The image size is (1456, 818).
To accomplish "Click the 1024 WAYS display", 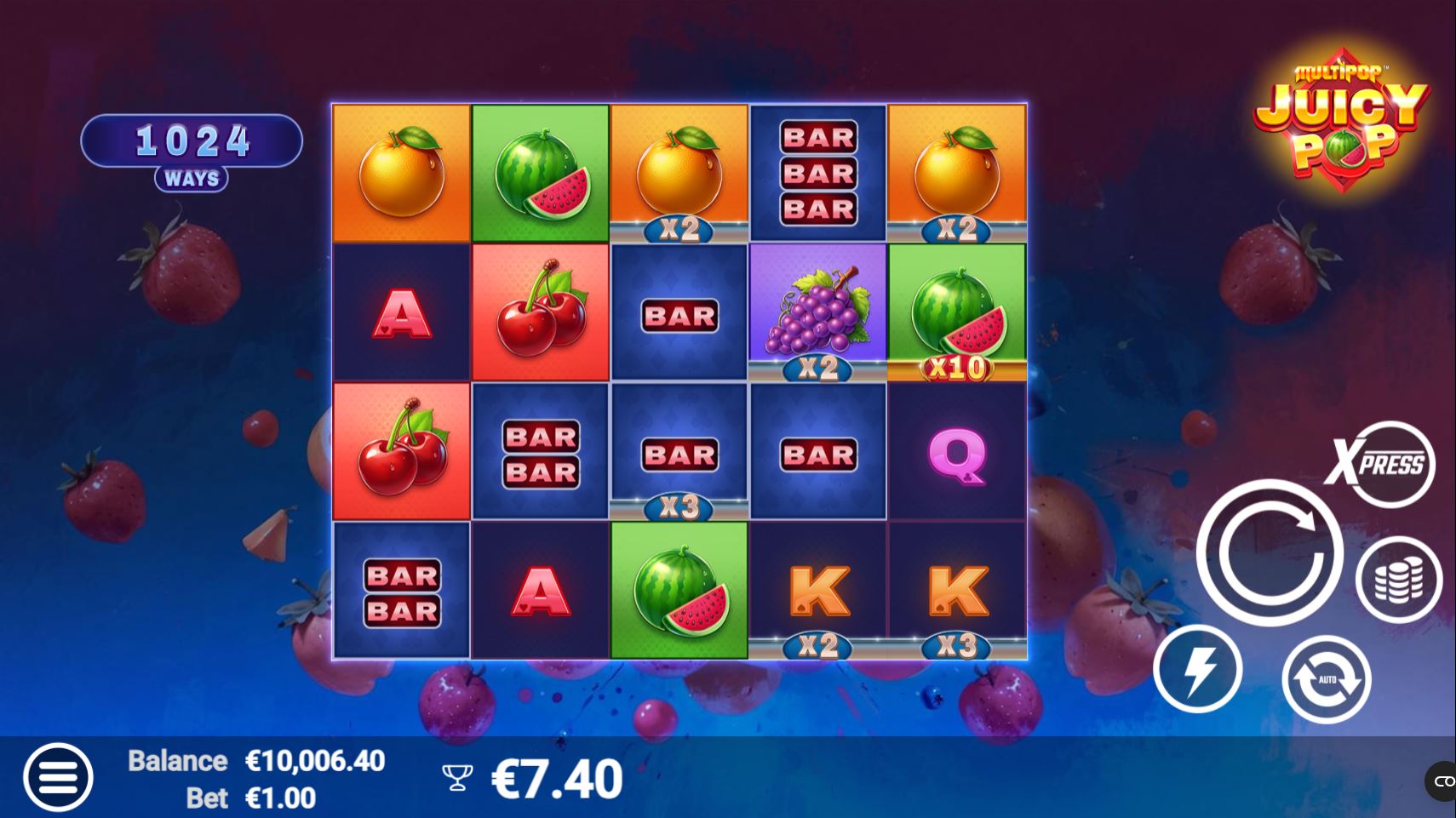I will coord(191,140).
